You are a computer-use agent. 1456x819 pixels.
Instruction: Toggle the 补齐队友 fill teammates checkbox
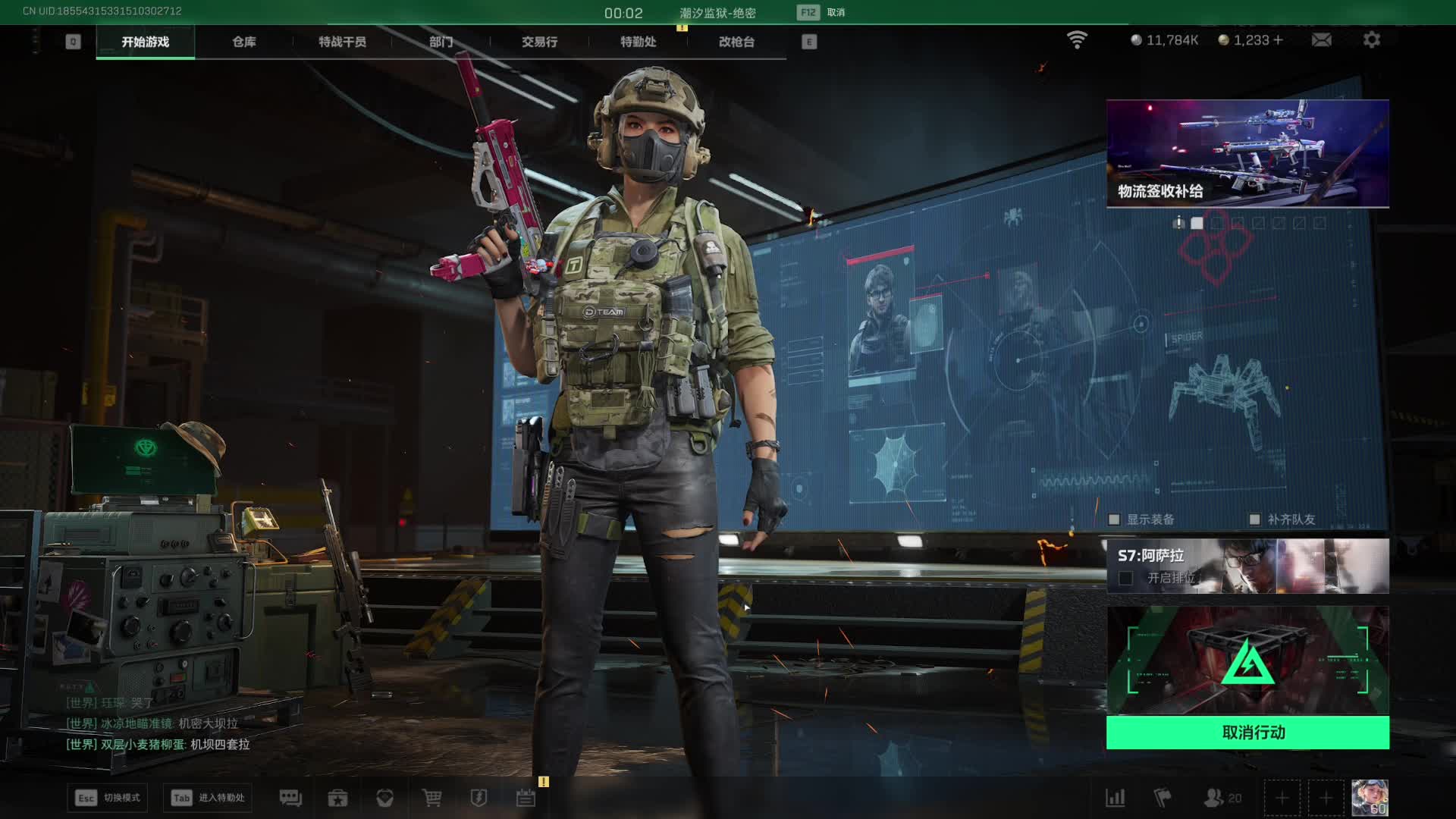point(1254,519)
